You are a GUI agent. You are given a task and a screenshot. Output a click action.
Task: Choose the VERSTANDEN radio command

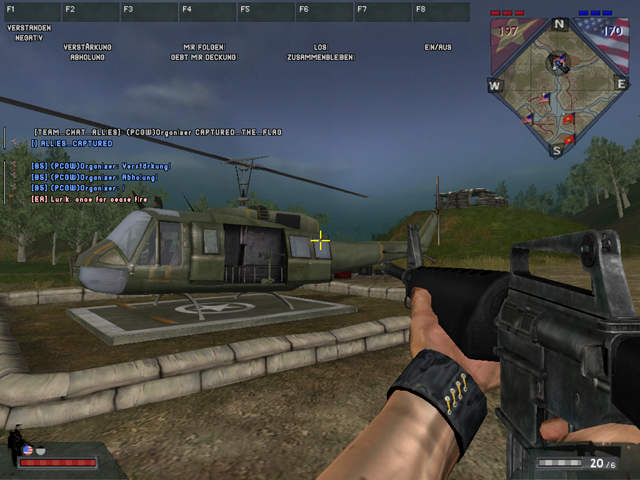(x=27, y=28)
